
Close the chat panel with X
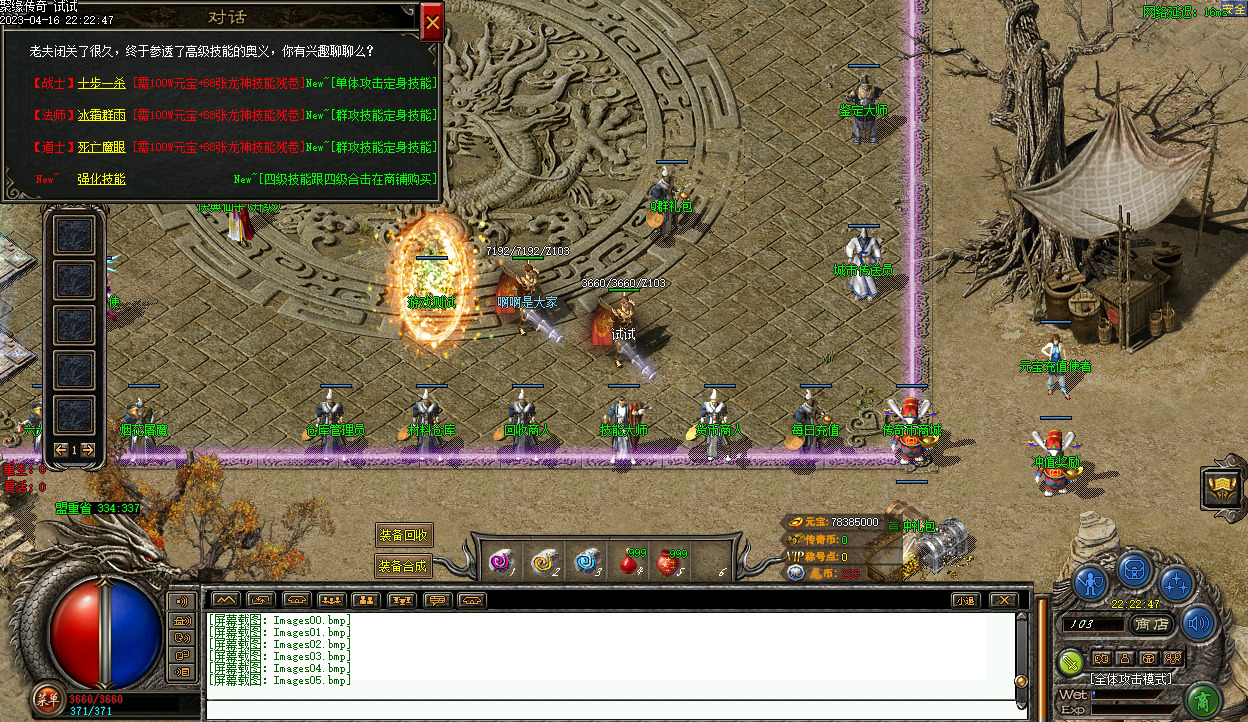tap(1003, 600)
